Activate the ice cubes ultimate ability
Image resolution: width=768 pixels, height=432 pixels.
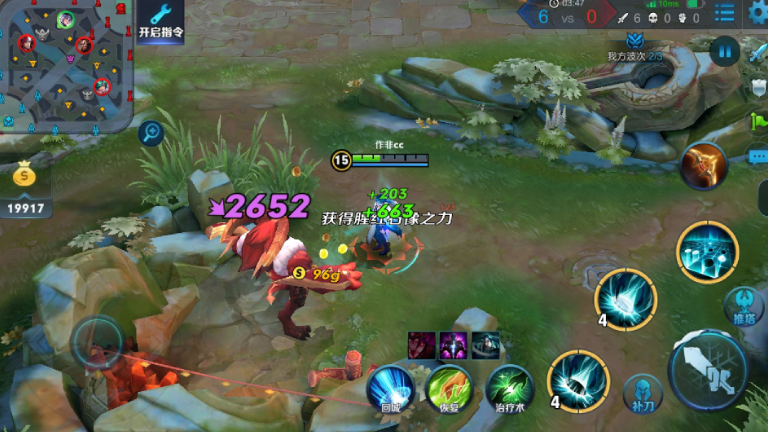(707, 252)
